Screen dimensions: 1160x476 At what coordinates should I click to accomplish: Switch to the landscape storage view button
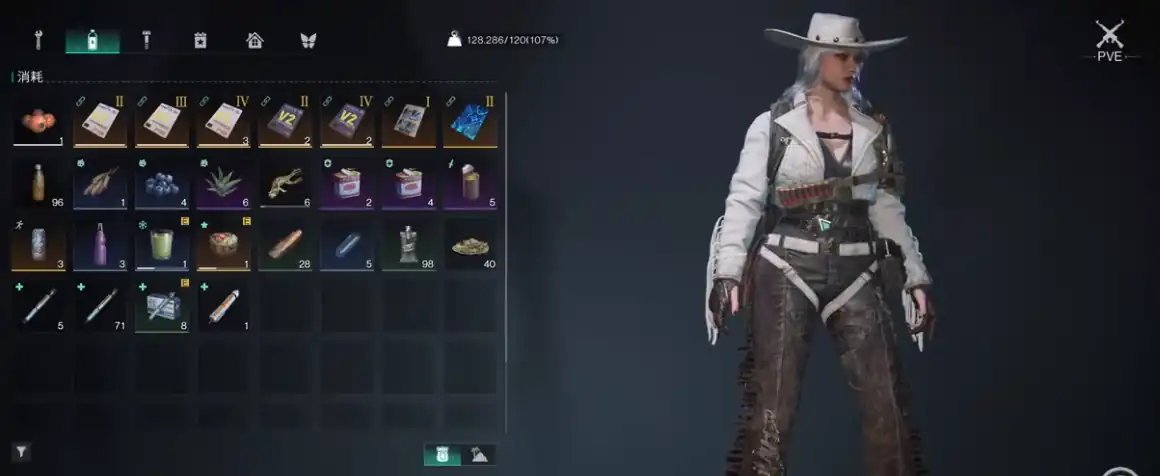pos(482,456)
